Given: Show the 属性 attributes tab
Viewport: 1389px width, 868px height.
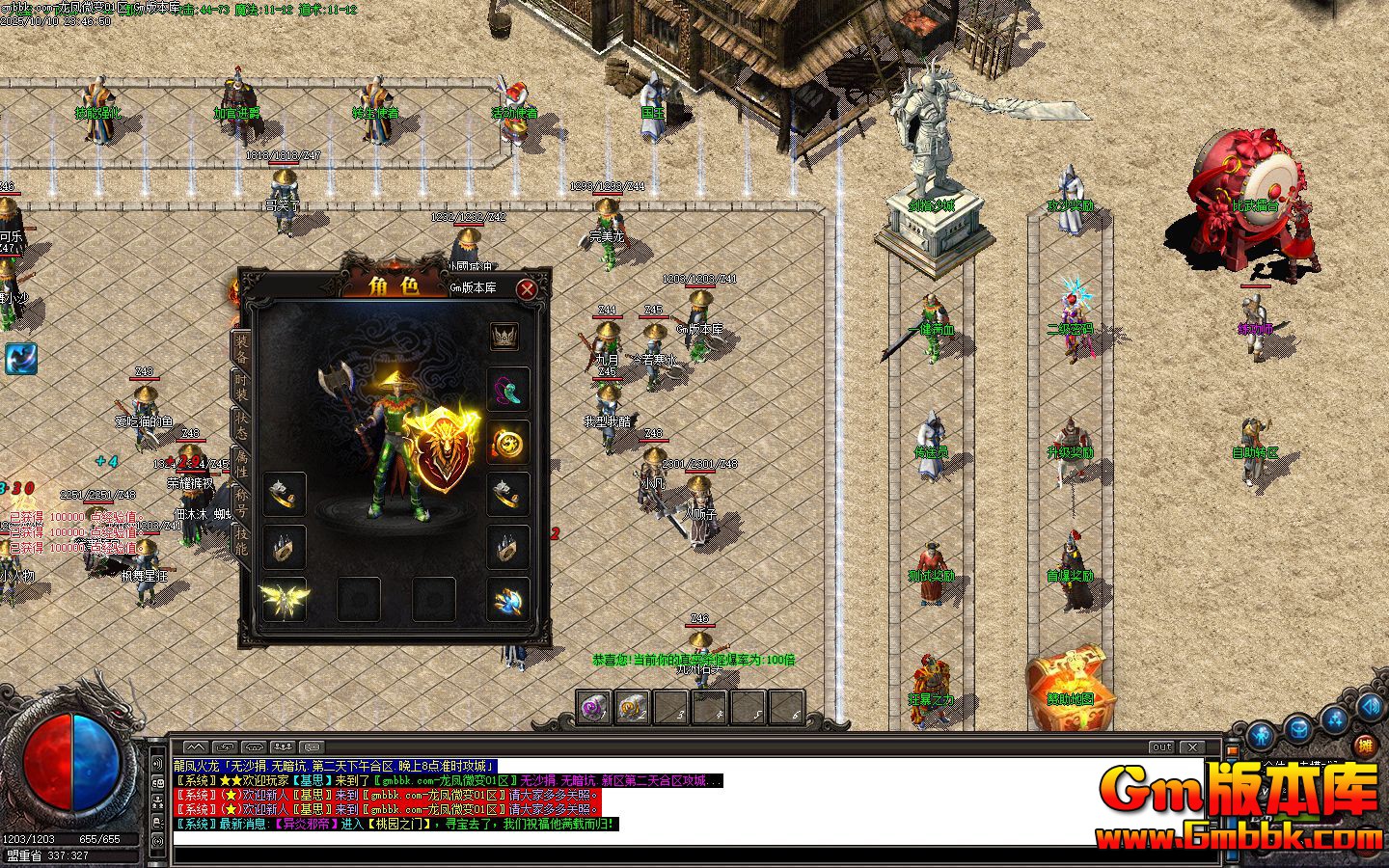Looking at the screenshot, I should (241, 465).
